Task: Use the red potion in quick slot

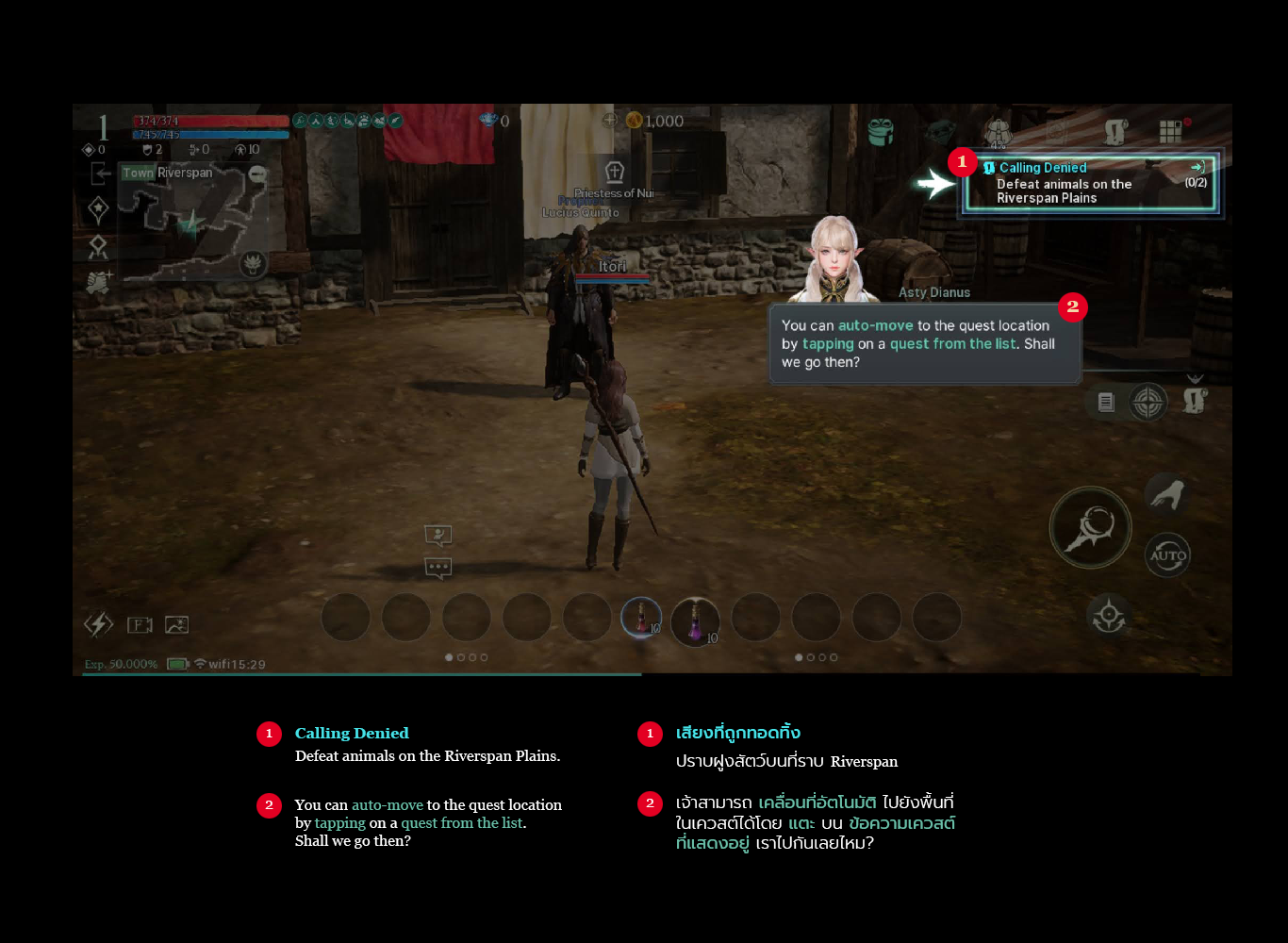Action: tap(641, 619)
